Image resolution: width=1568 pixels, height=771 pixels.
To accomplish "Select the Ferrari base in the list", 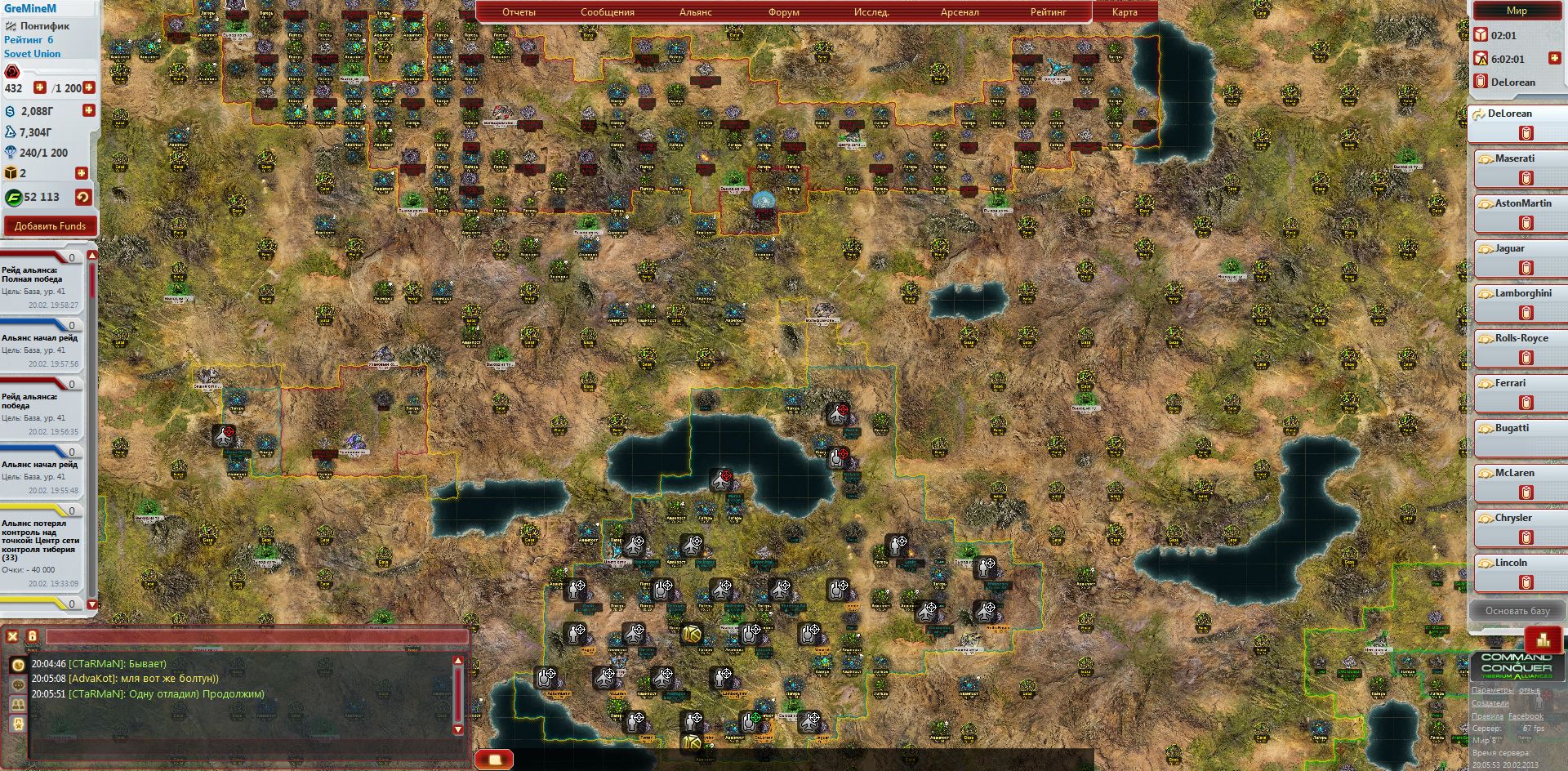I will 1510,384.
